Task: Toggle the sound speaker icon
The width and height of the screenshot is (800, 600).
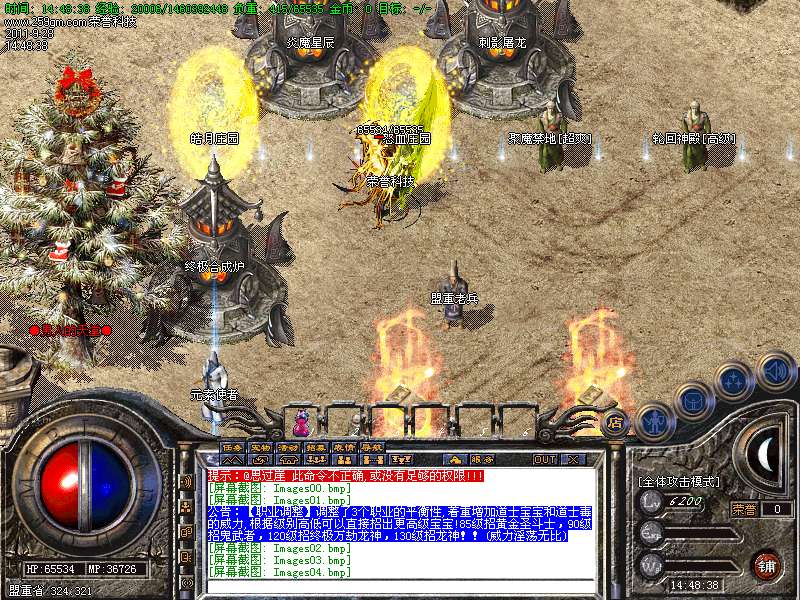Action: (775, 370)
